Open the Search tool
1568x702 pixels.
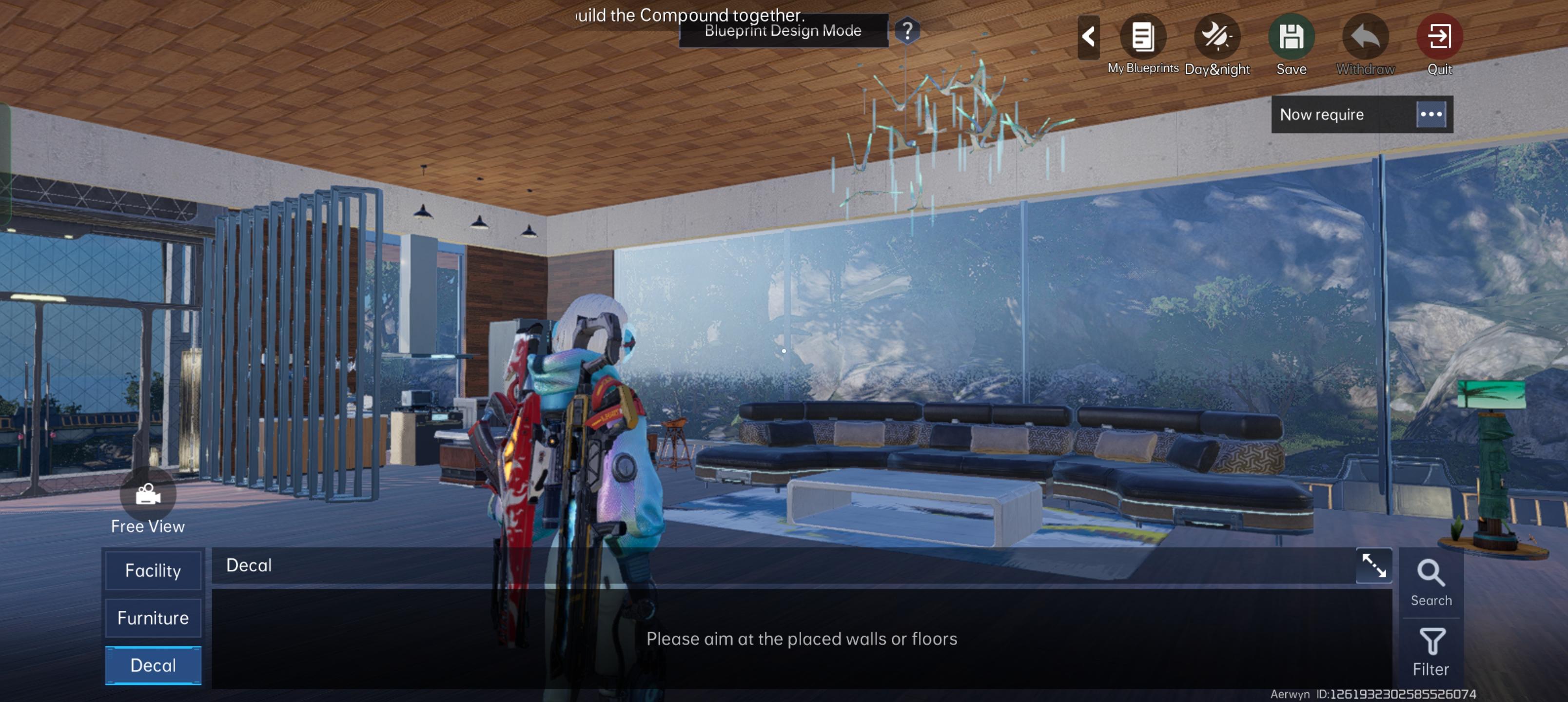point(1431,583)
